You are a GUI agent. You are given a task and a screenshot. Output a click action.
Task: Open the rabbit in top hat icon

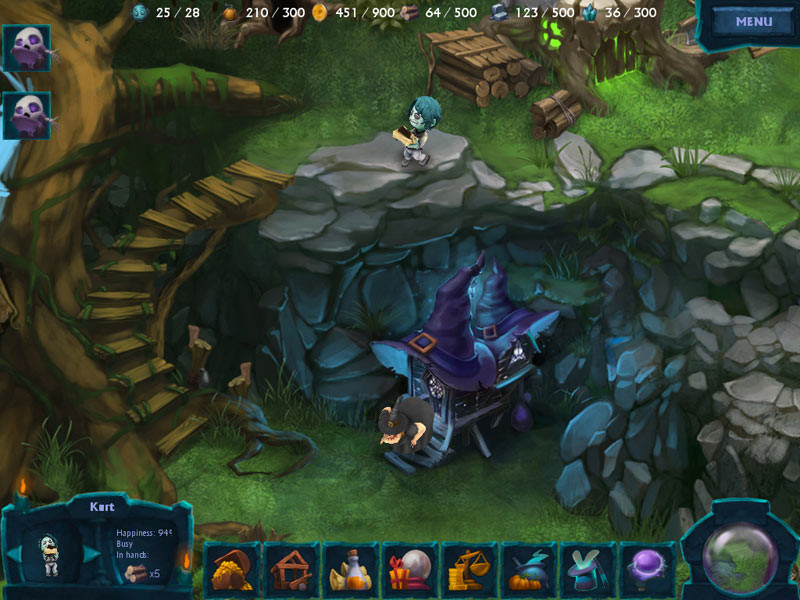(586, 570)
